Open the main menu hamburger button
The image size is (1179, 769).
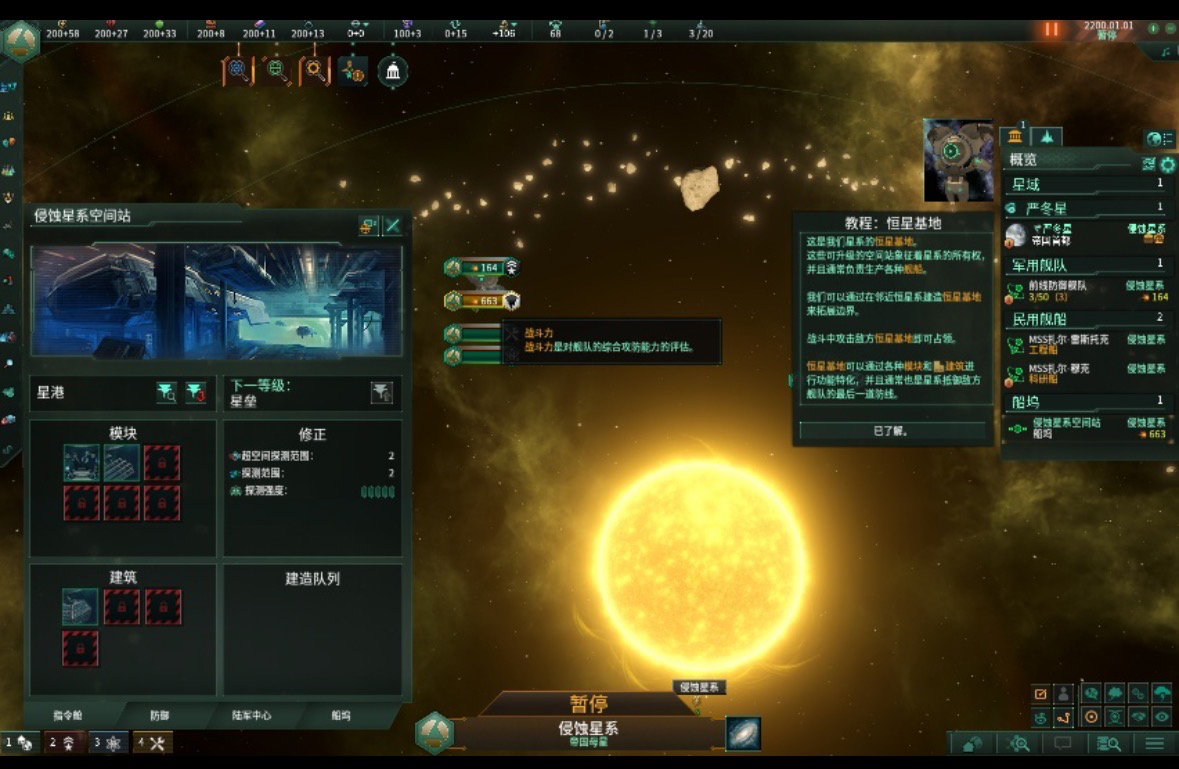tap(1154, 743)
